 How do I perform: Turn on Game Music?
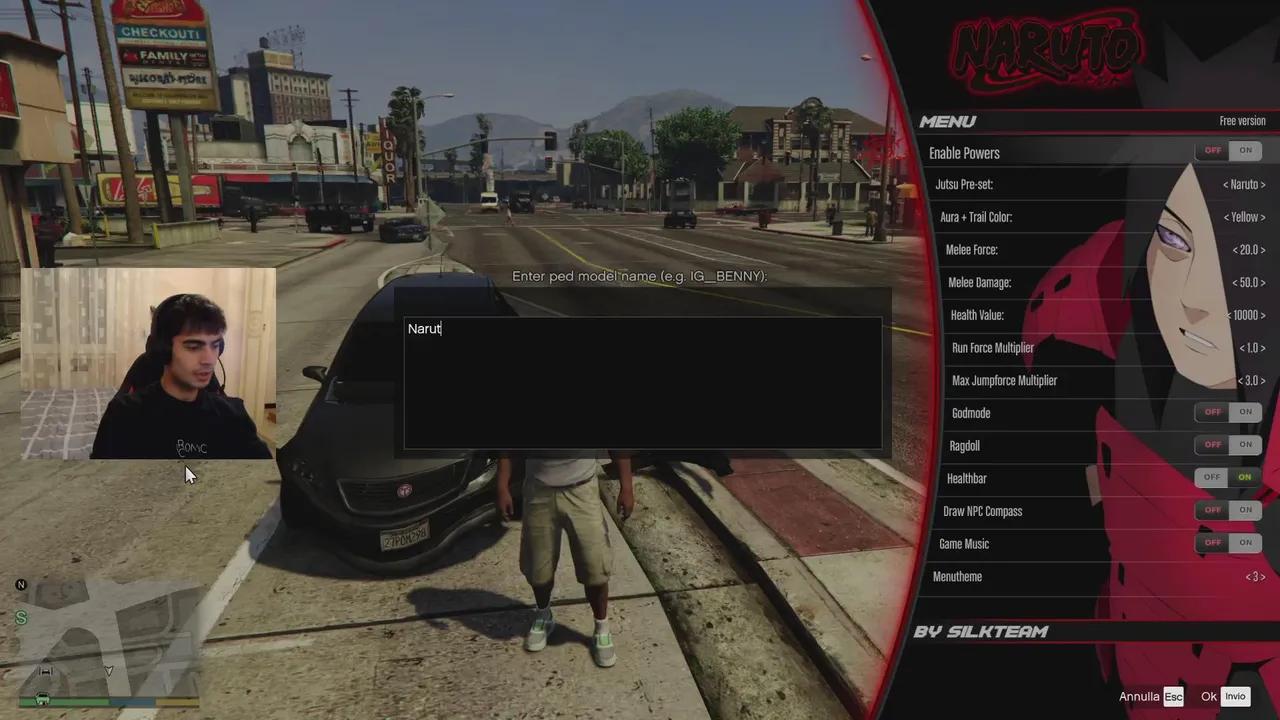tap(1245, 542)
